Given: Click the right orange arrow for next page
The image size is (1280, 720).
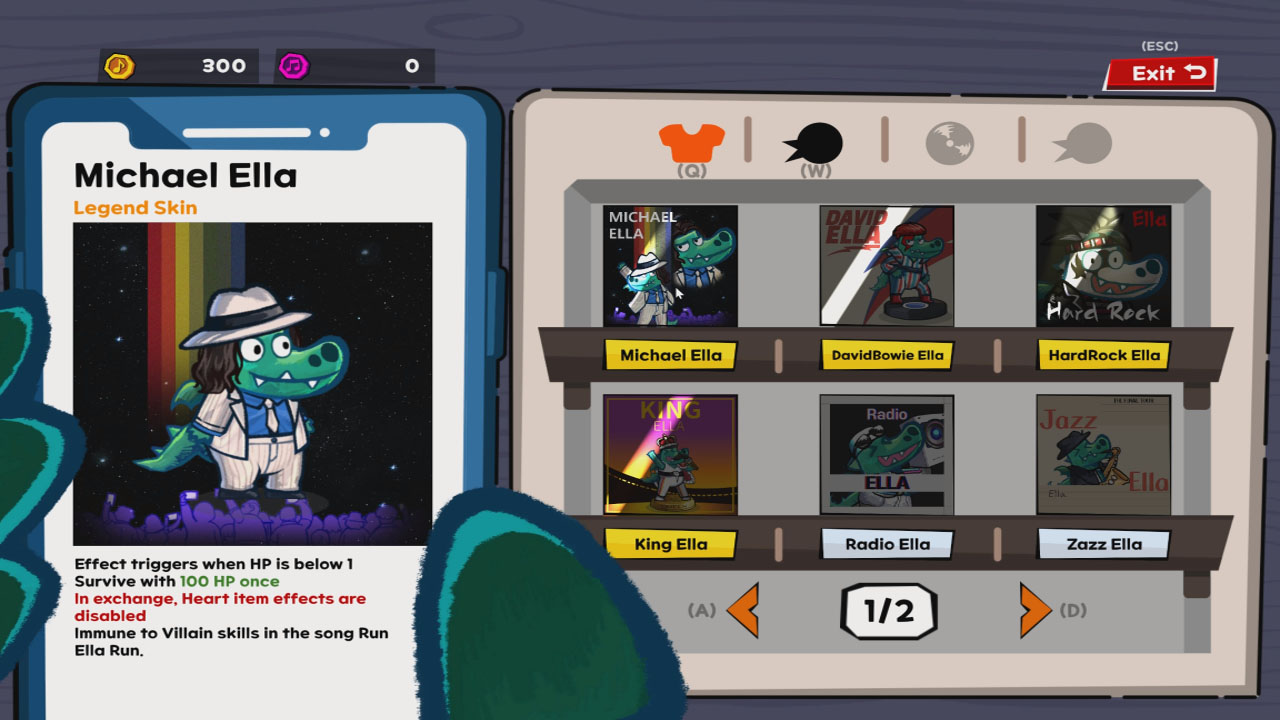Looking at the screenshot, I should click(x=1032, y=611).
